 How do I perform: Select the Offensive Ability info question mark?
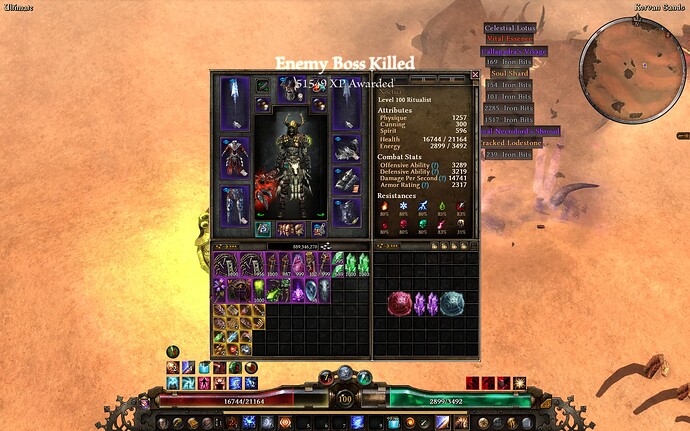pos(430,163)
